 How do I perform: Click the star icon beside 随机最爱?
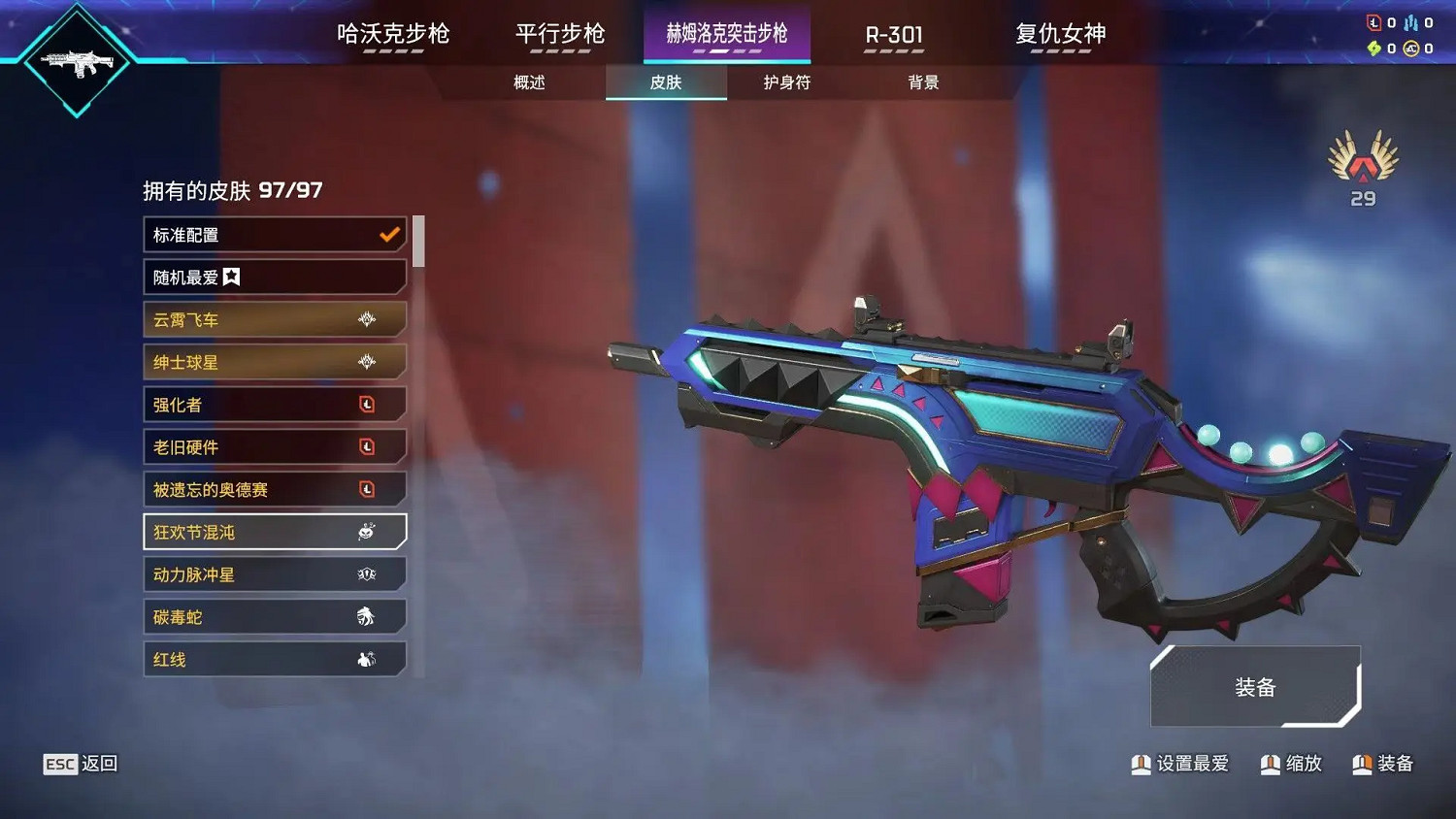231,277
